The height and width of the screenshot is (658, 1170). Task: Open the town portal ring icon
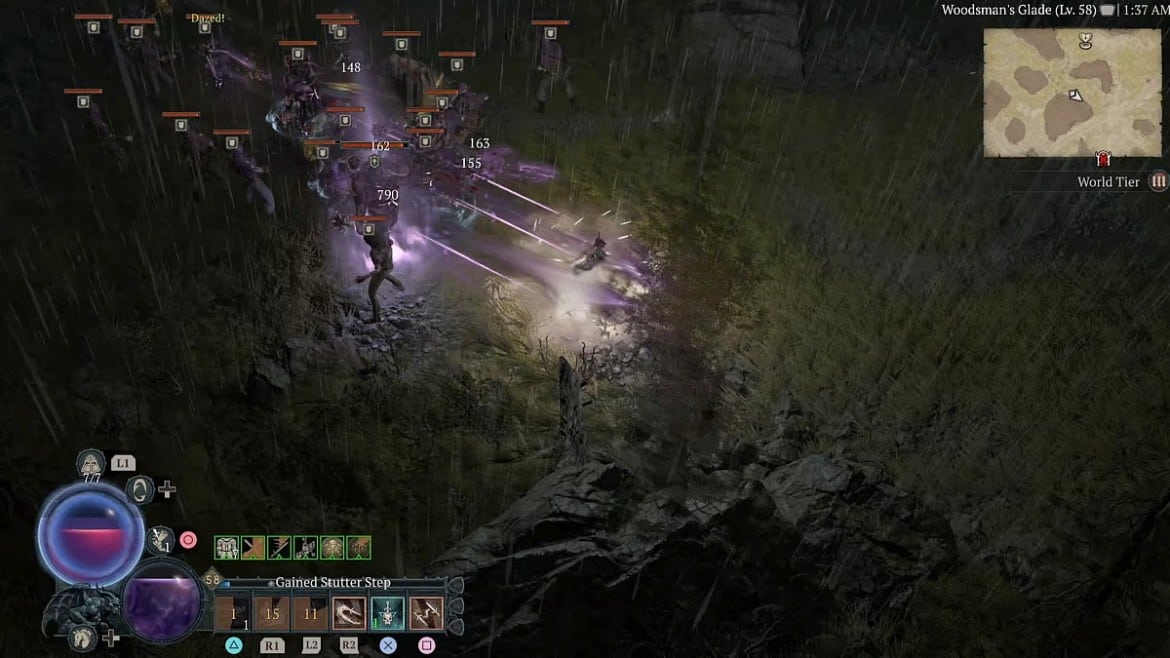coord(141,490)
